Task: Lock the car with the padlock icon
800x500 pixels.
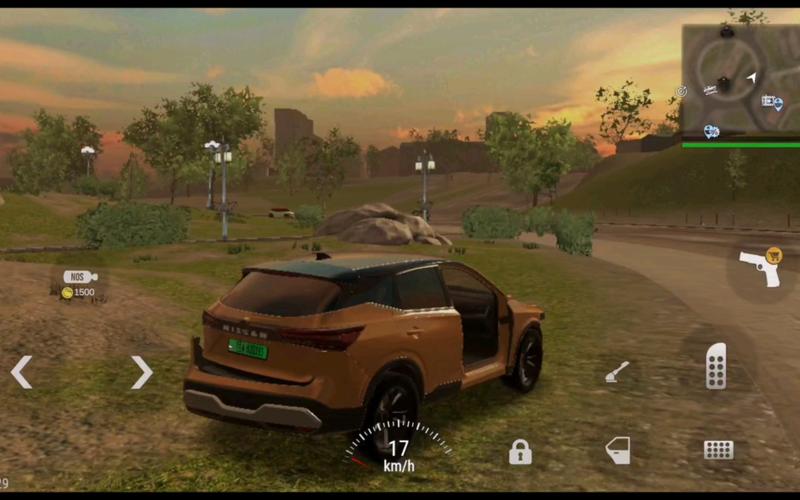Action: (x=520, y=452)
